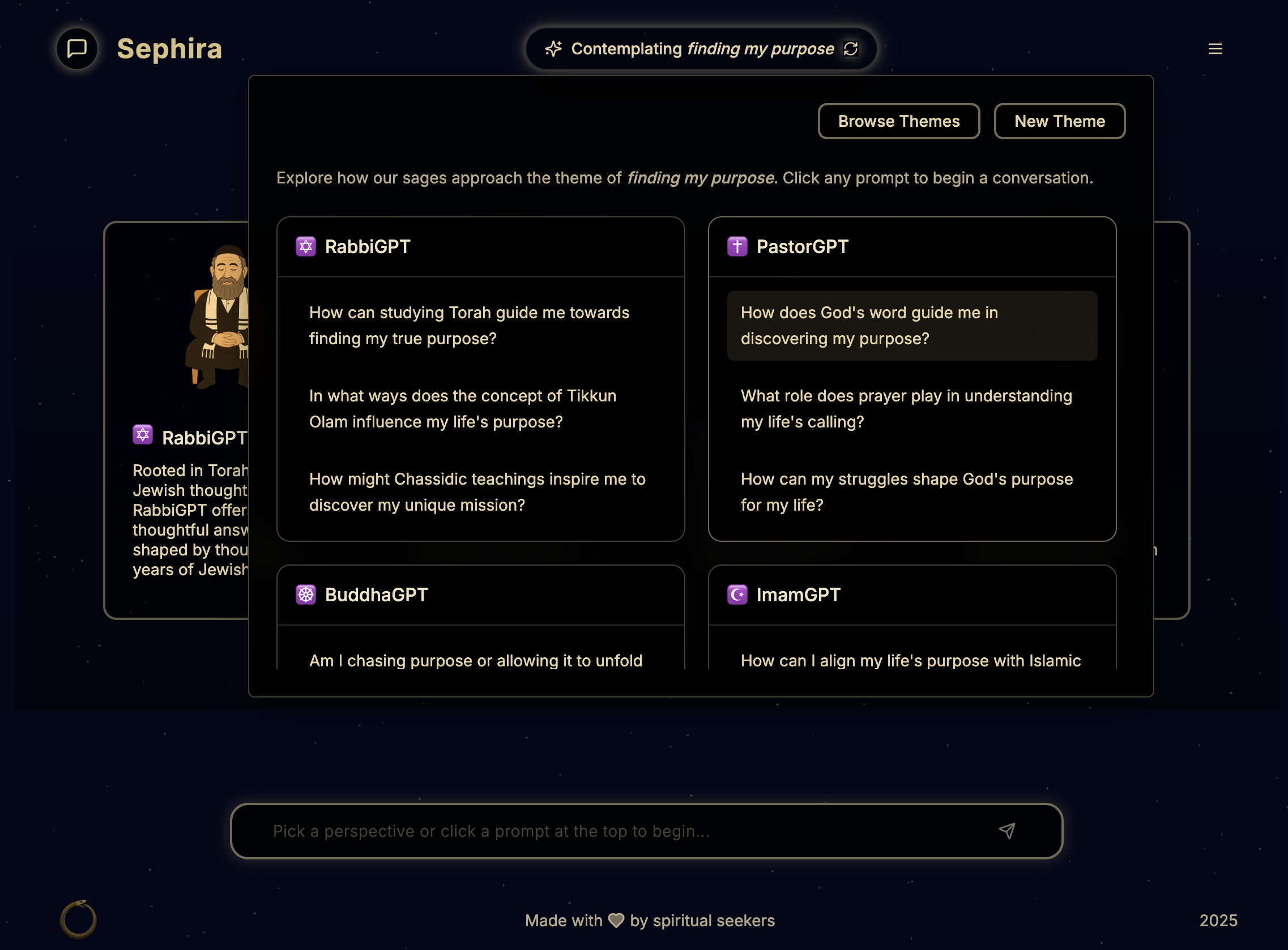Select the Islamic life's purpose prompt
1288x950 pixels.
[910, 660]
